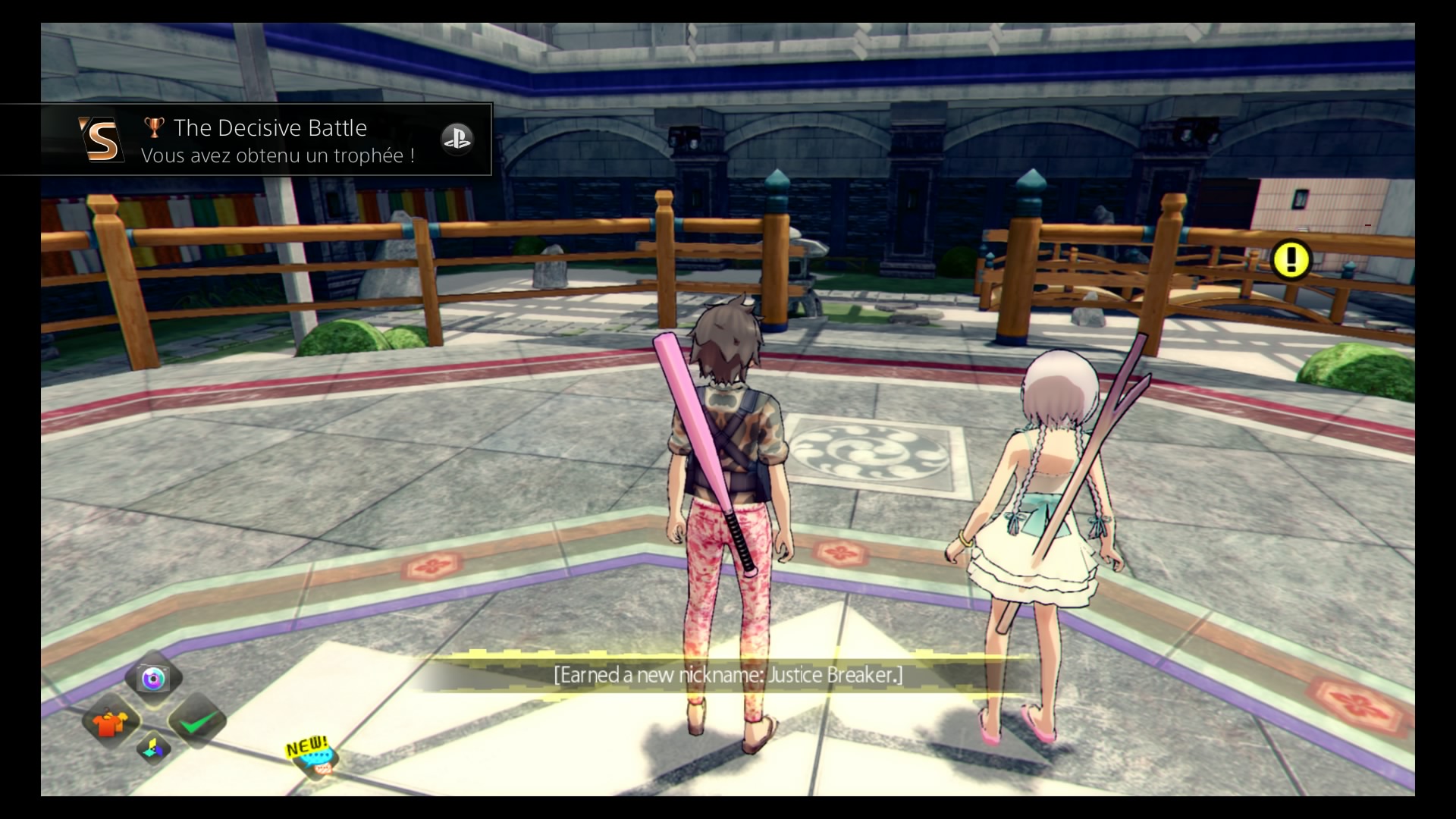1456x819 pixels.
Task: Click the yellow exclamation objective marker
Action: [1291, 260]
